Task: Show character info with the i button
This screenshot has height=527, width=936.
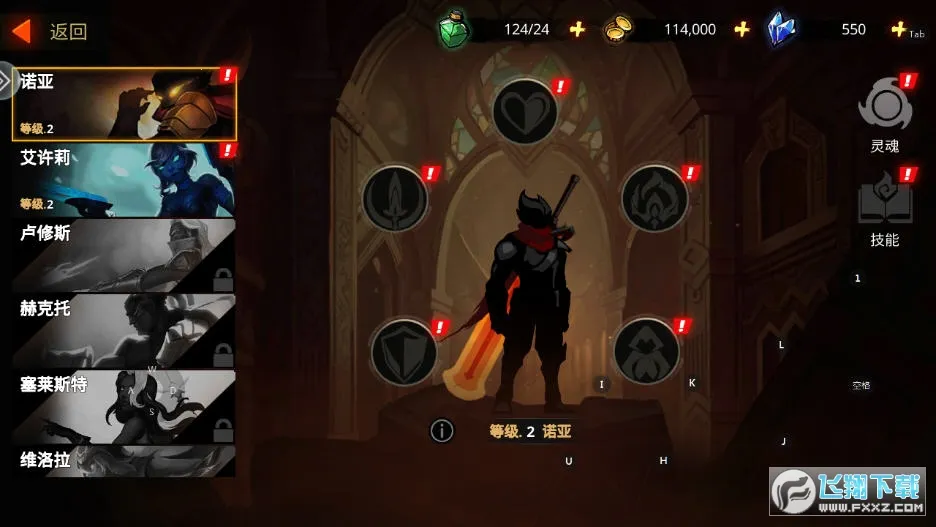Action: tap(442, 430)
